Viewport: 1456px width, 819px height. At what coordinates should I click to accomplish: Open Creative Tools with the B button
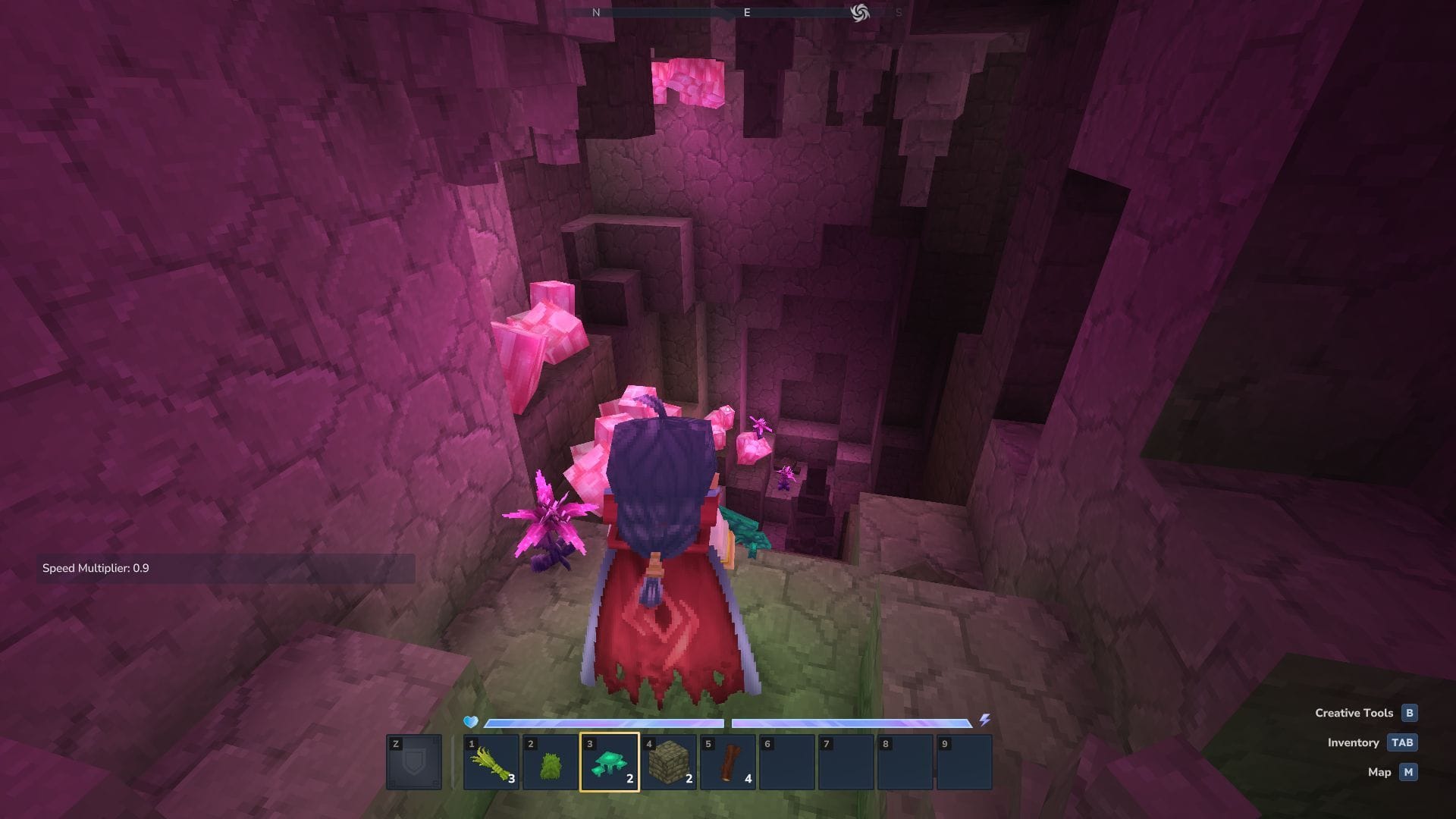point(1408,713)
